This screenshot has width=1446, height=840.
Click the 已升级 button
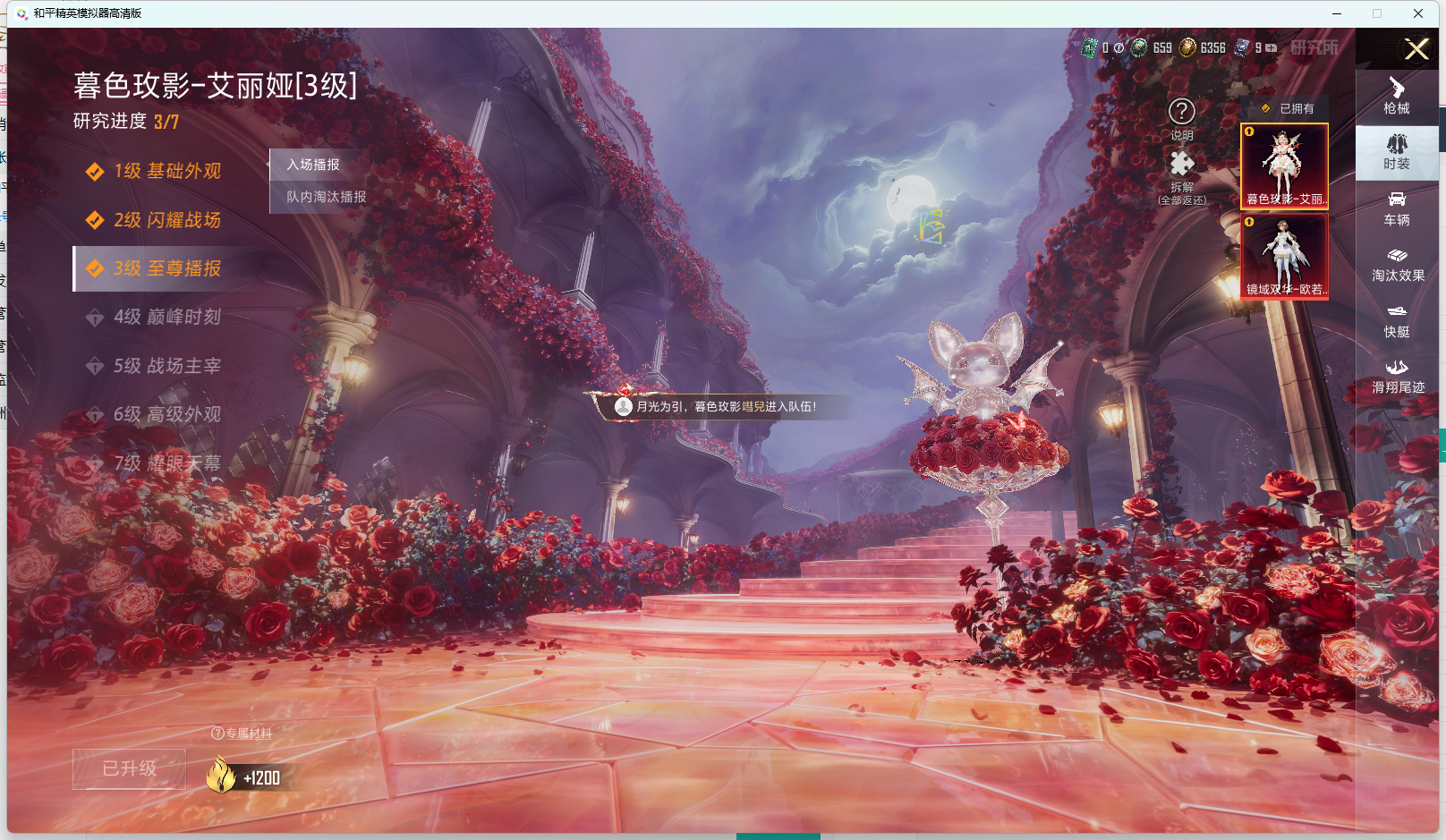tap(130, 768)
